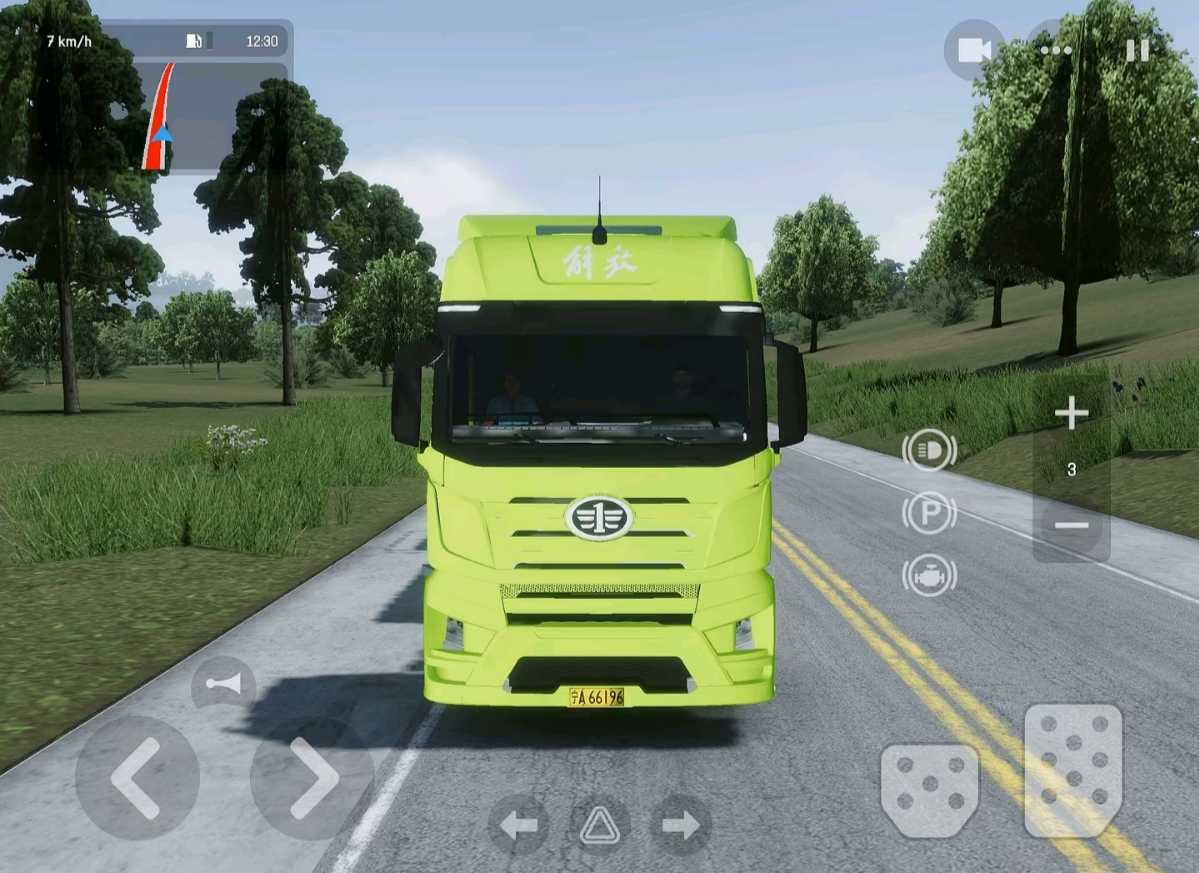Screen dimensions: 1199x873
Task: Steer right with the right chevron
Action: click(312, 778)
